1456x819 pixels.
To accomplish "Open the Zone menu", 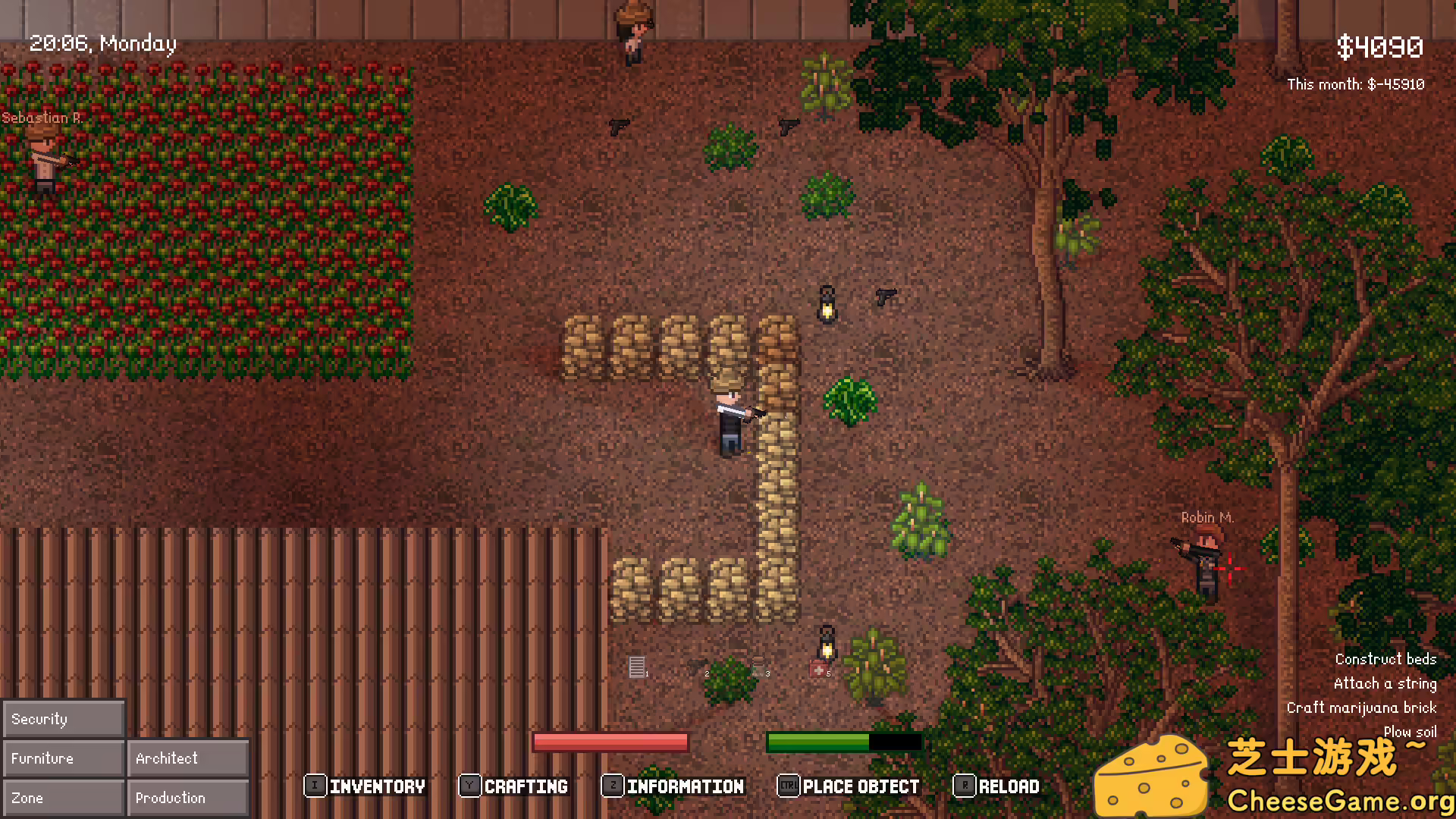I will coord(64,798).
